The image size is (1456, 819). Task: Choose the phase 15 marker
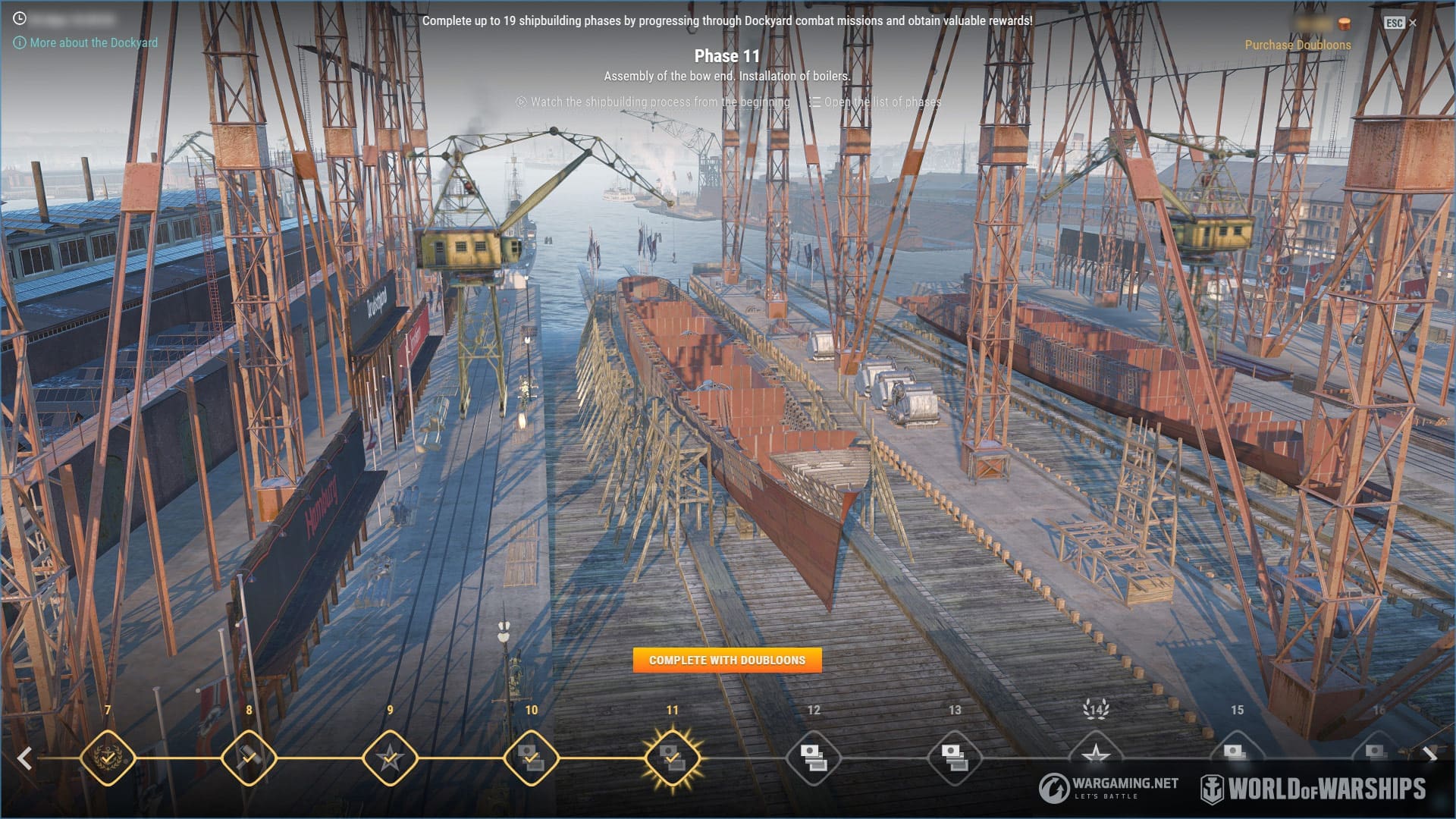[x=1236, y=752]
